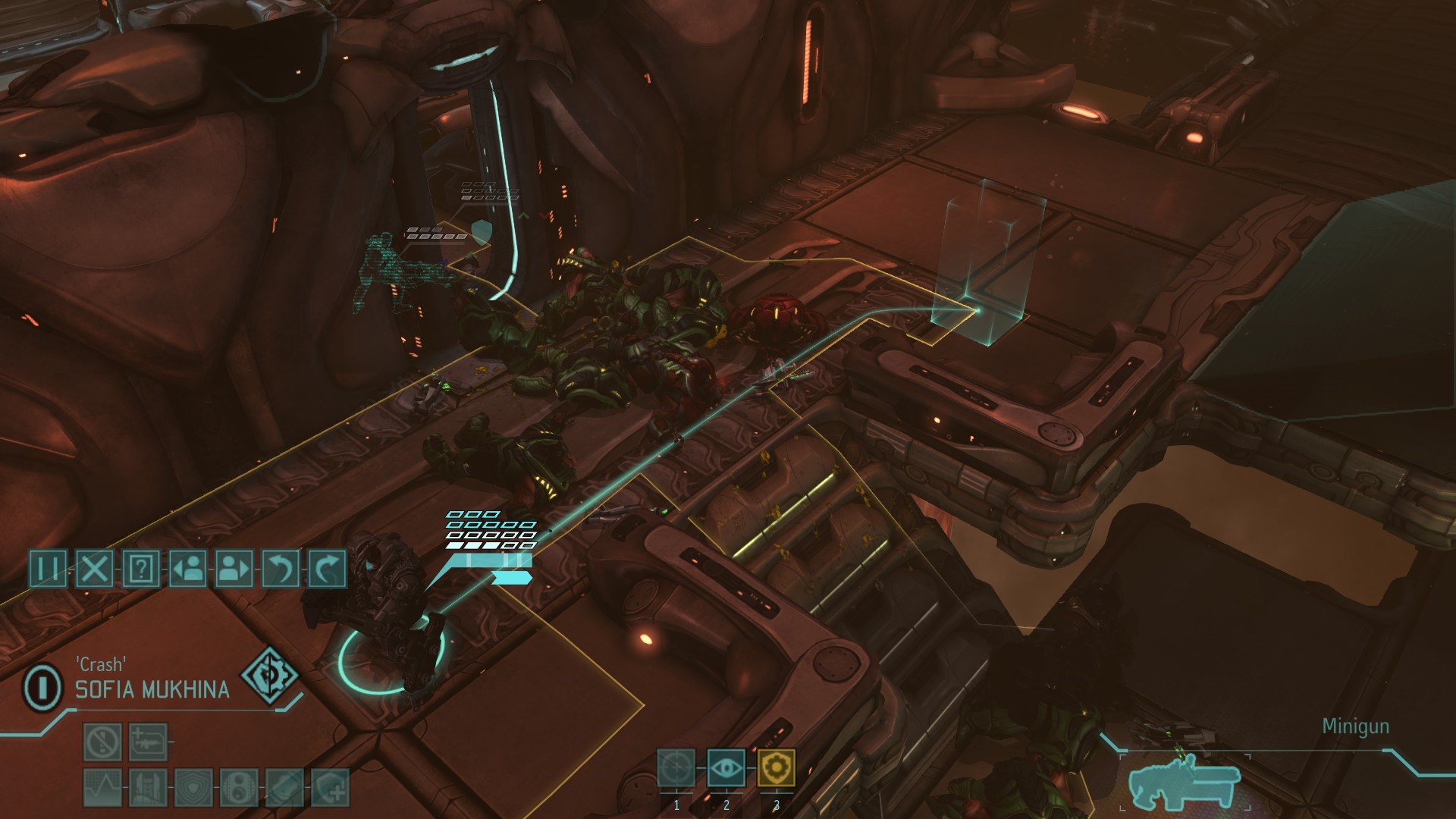Select the next soldier
Screen dimensions: 1456x819
click(234, 568)
